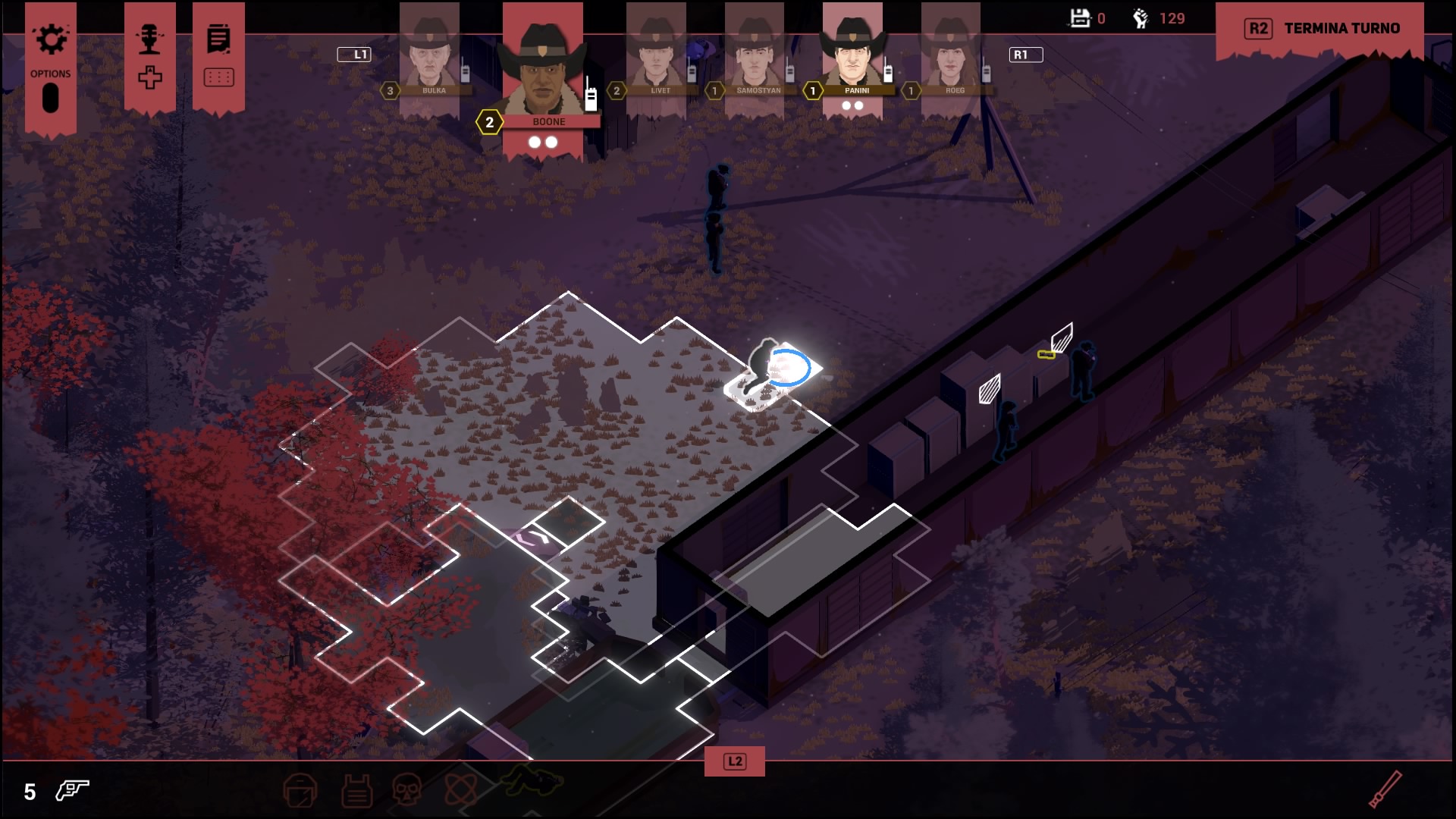Select officer Bulka's portrait
This screenshot has height=819, width=1456.
[429, 57]
